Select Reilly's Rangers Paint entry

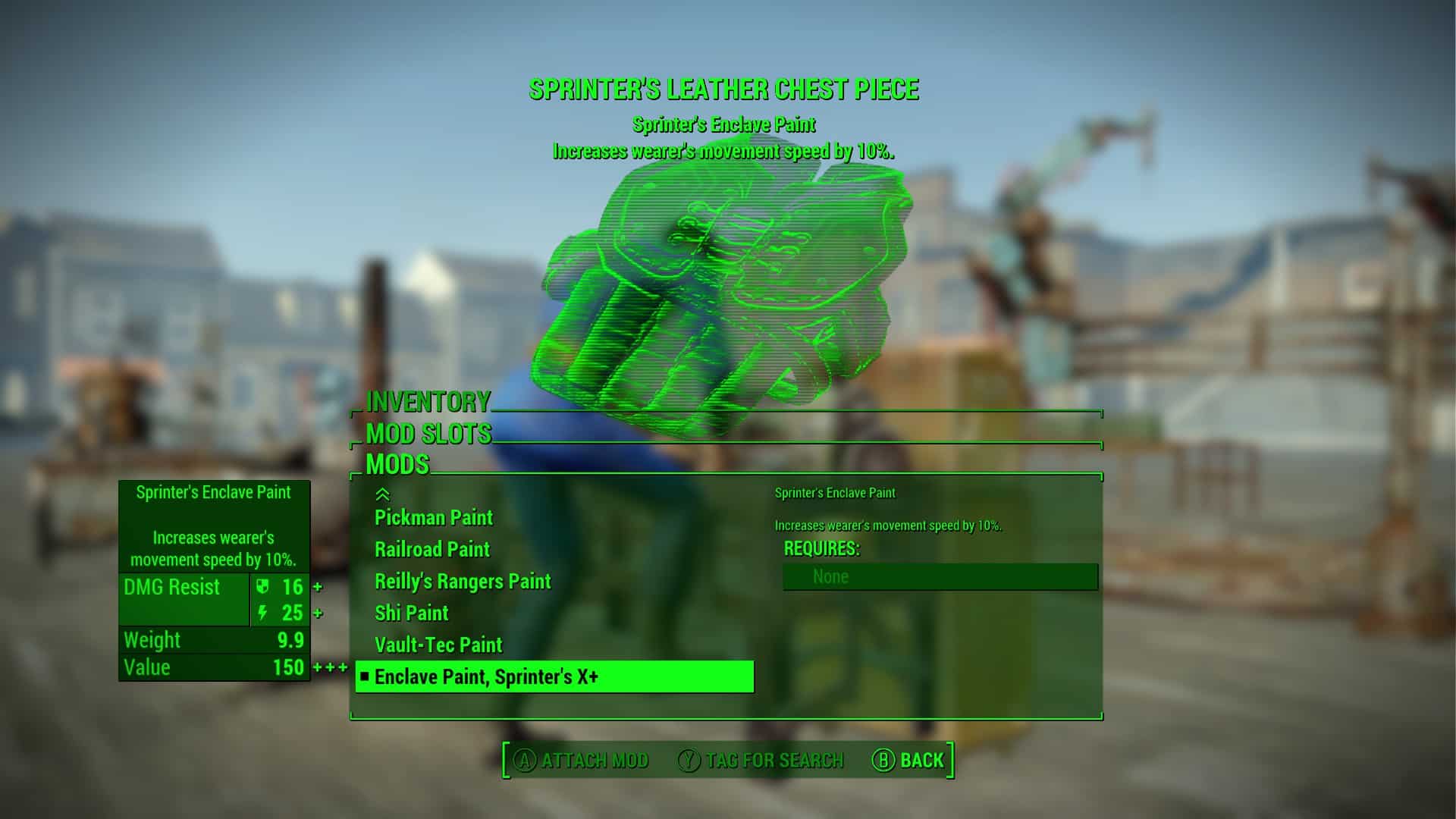(x=462, y=582)
